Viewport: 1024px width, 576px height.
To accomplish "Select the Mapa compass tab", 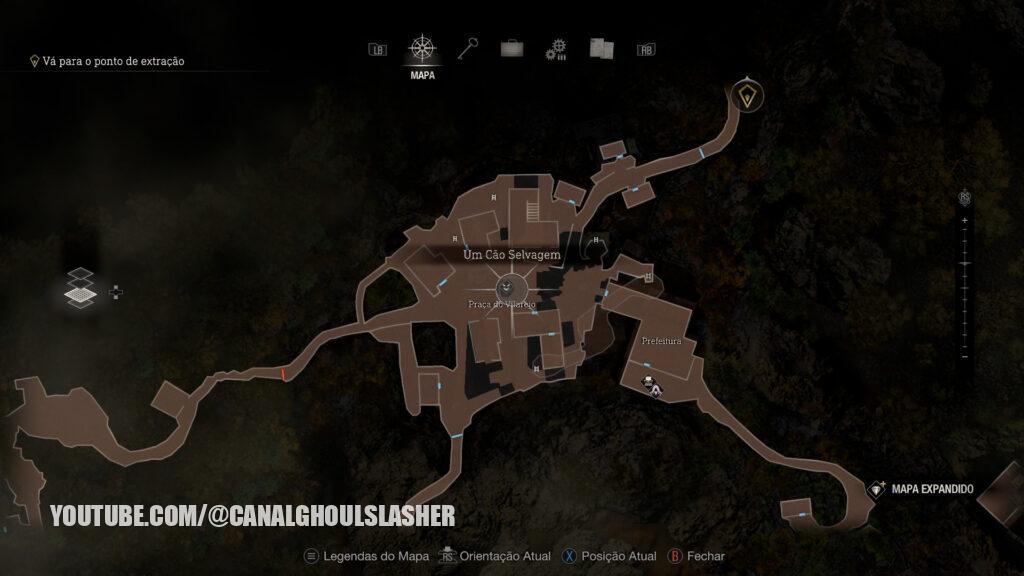I will point(423,49).
